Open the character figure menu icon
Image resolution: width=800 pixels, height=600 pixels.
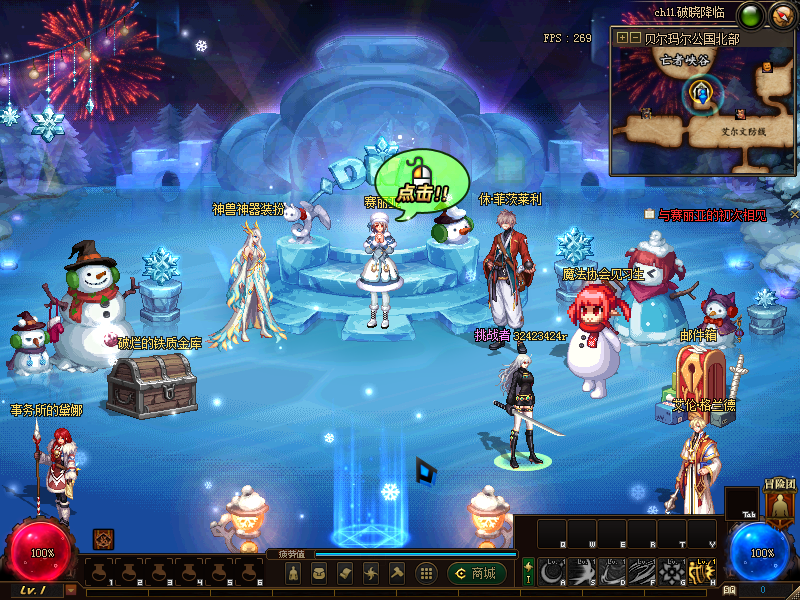[293, 573]
